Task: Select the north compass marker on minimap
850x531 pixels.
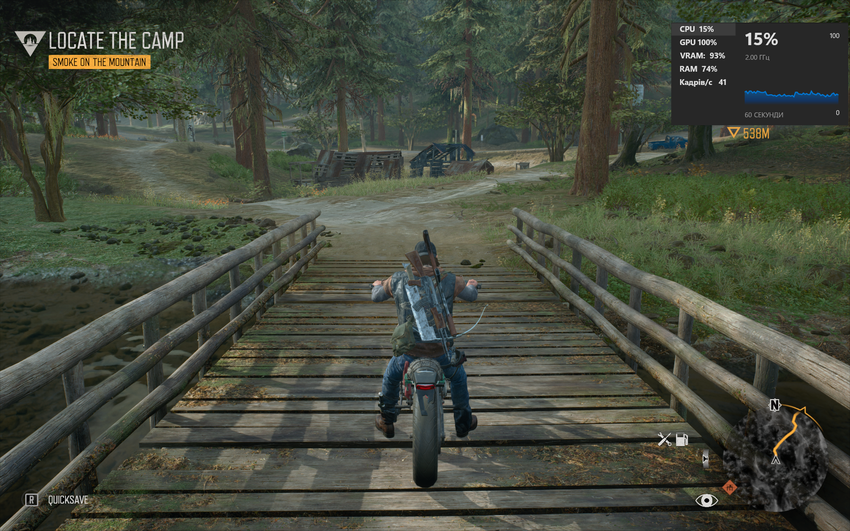Action: pyautogui.click(x=774, y=405)
